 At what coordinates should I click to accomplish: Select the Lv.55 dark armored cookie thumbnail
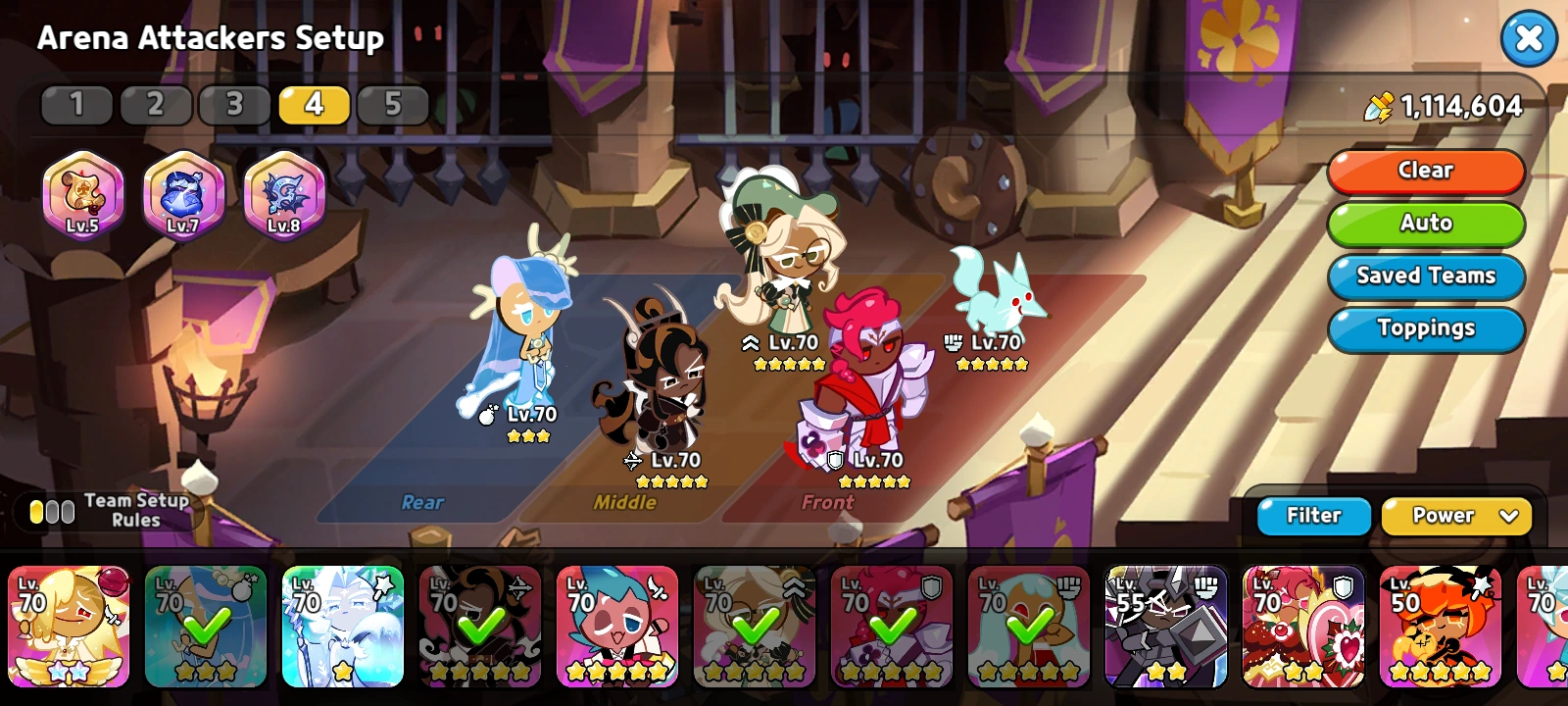[1167, 628]
